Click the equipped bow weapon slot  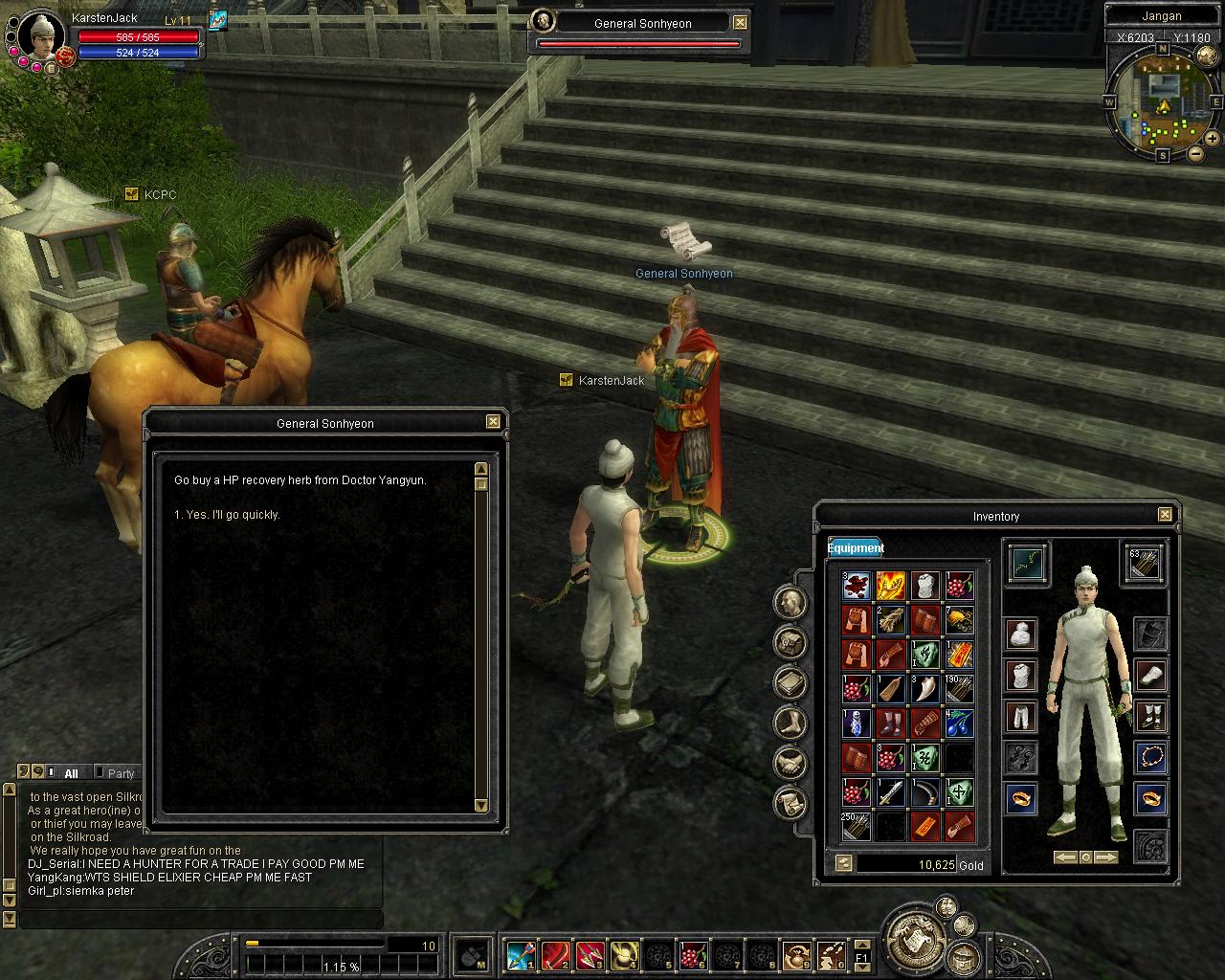pyautogui.click(x=1027, y=564)
